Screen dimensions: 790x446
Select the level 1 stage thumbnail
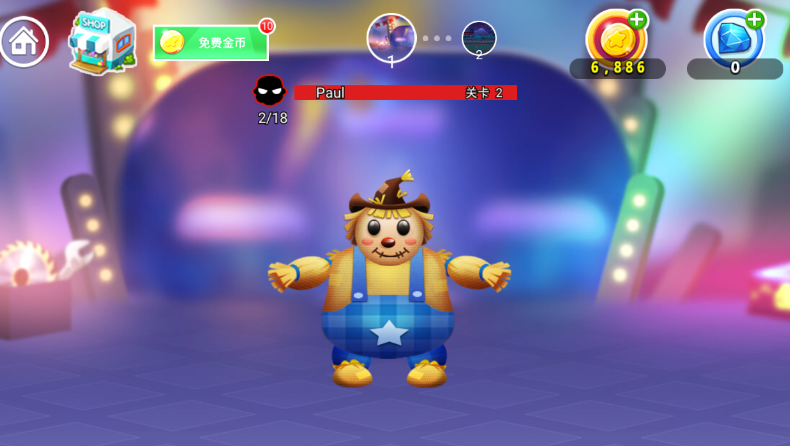391,39
